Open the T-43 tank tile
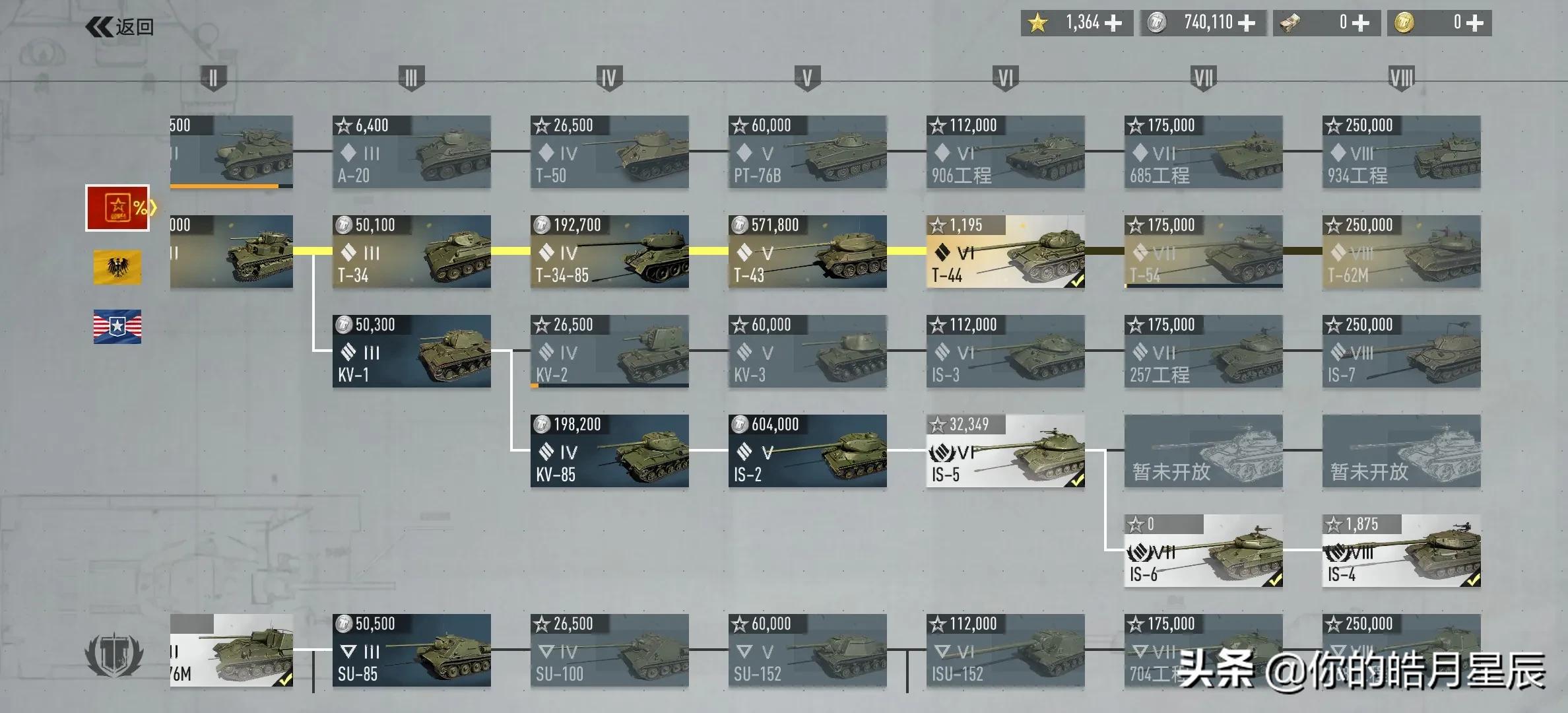Viewport: 1568px width, 713px height. pyautogui.click(x=807, y=252)
